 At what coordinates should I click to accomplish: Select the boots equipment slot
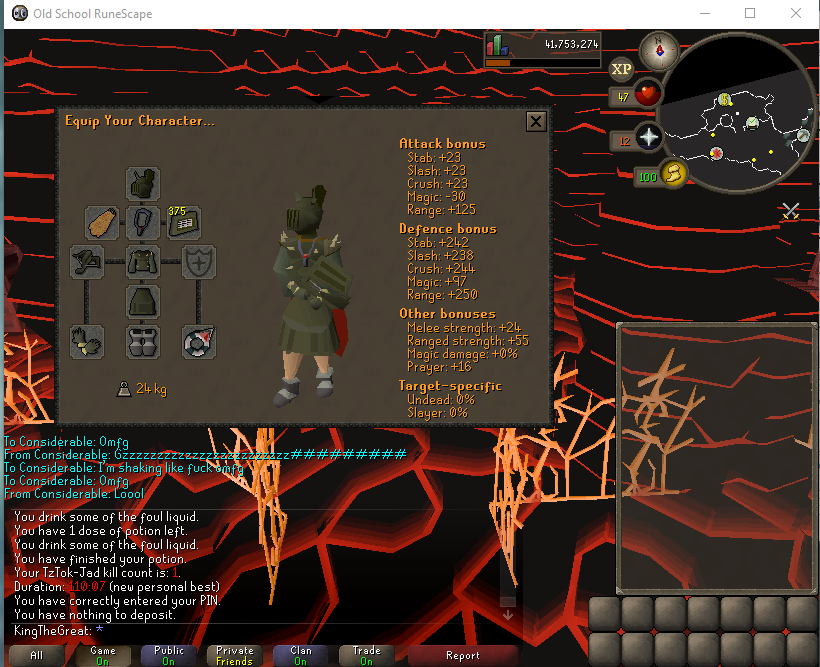tap(143, 341)
